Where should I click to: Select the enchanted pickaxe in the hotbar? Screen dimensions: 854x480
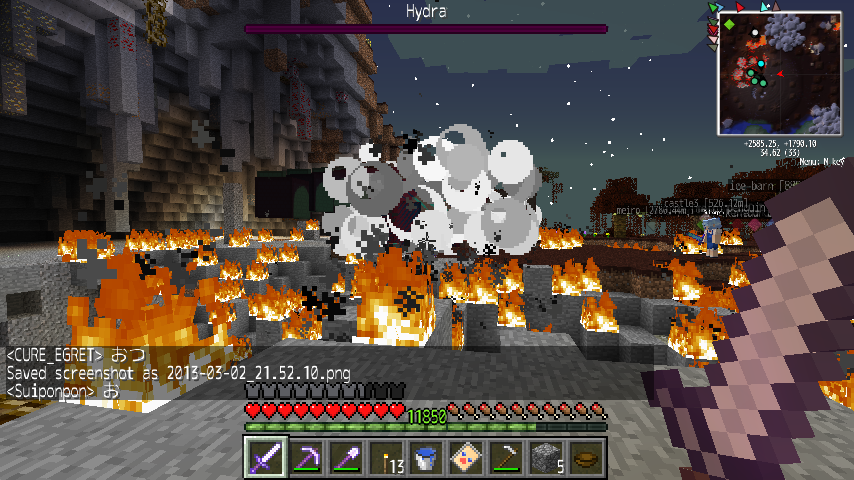pyautogui.click(x=306, y=457)
